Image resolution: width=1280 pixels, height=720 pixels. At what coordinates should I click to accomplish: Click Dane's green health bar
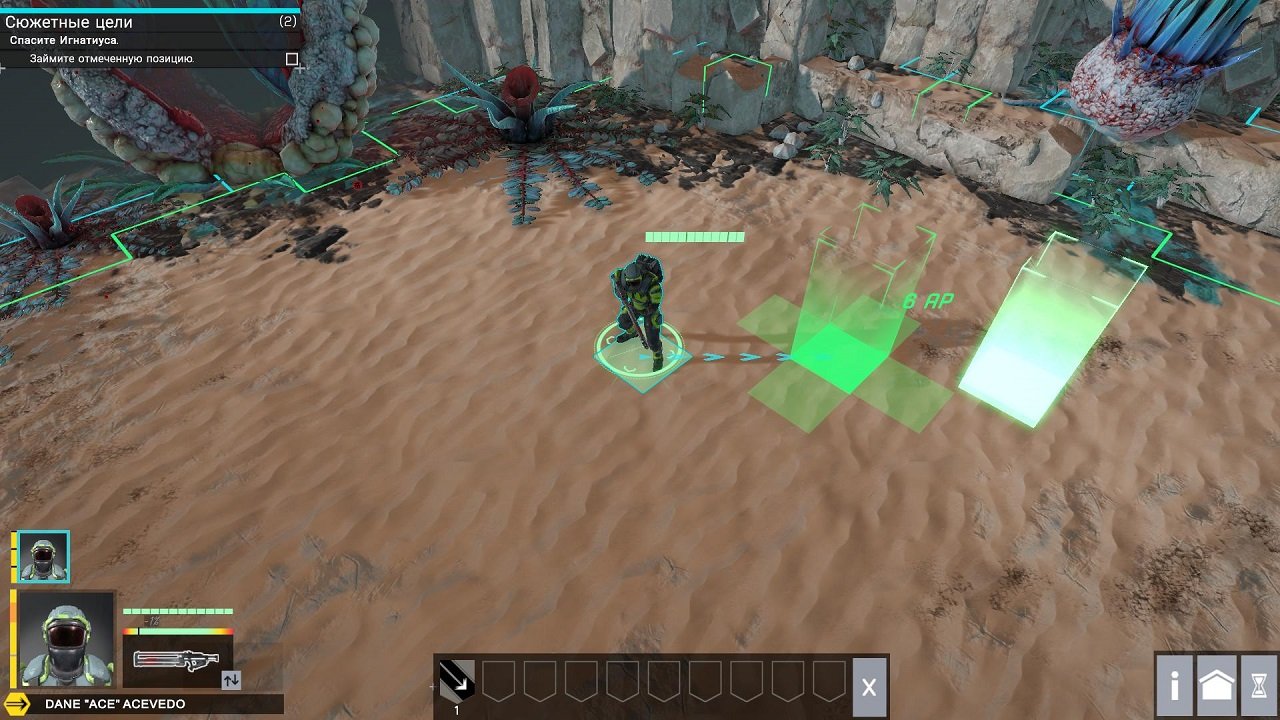point(175,609)
